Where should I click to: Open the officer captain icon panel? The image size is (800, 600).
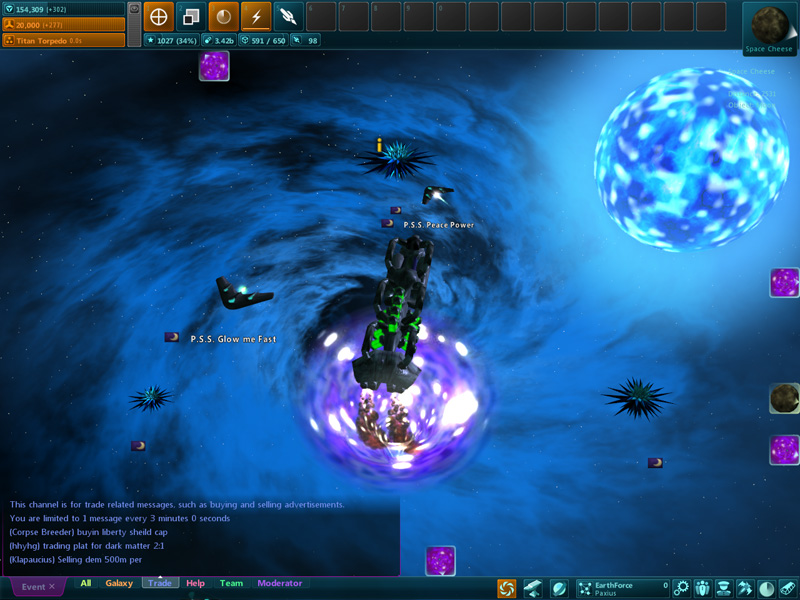tap(723, 588)
